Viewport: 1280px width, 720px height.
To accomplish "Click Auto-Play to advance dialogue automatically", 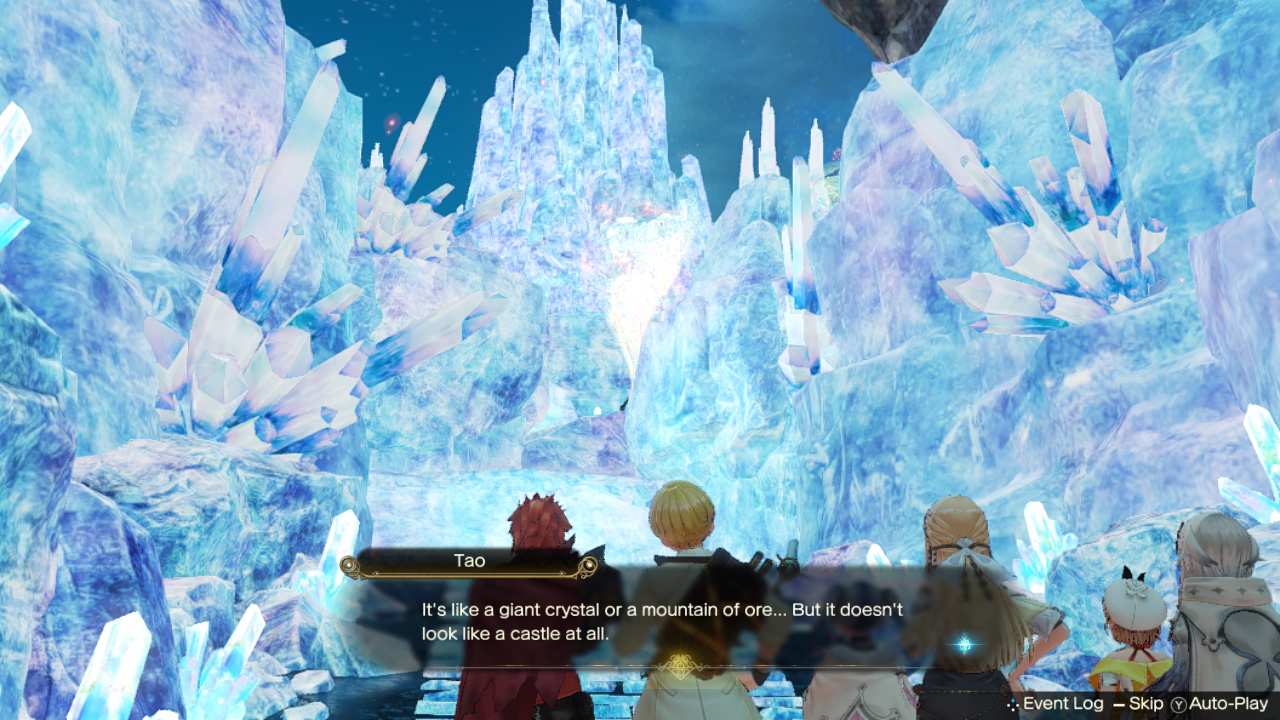I will [1228, 703].
